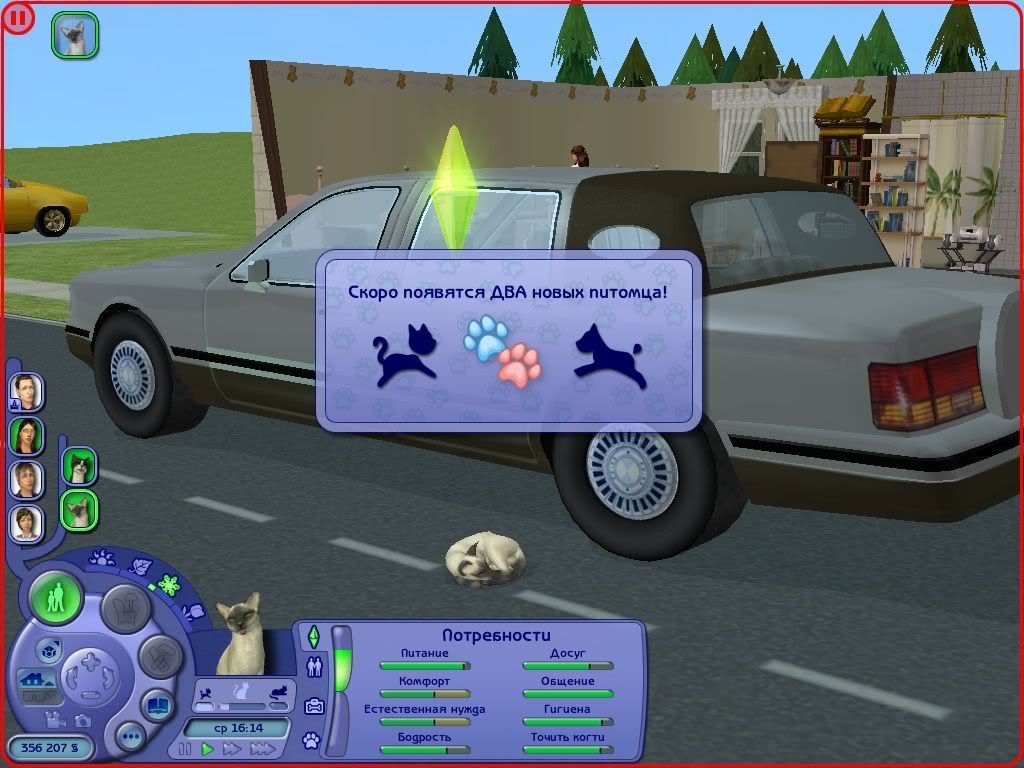Screen dimensions: 1024x768
Task: Open the pet career tab with bone briefcase
Action: pos(314,705)
